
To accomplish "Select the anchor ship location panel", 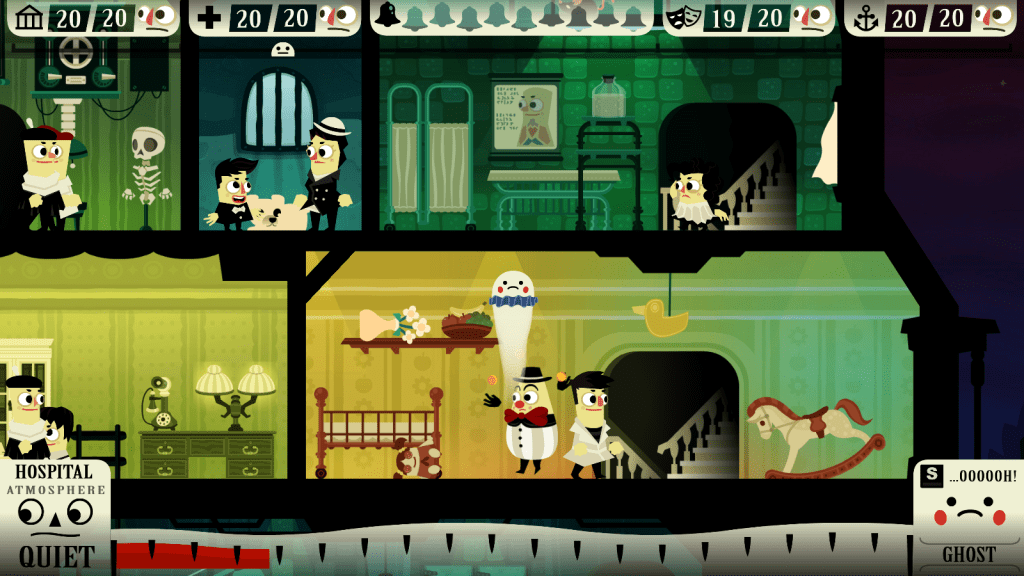I will pyautogui.click(x=931, y=17).
